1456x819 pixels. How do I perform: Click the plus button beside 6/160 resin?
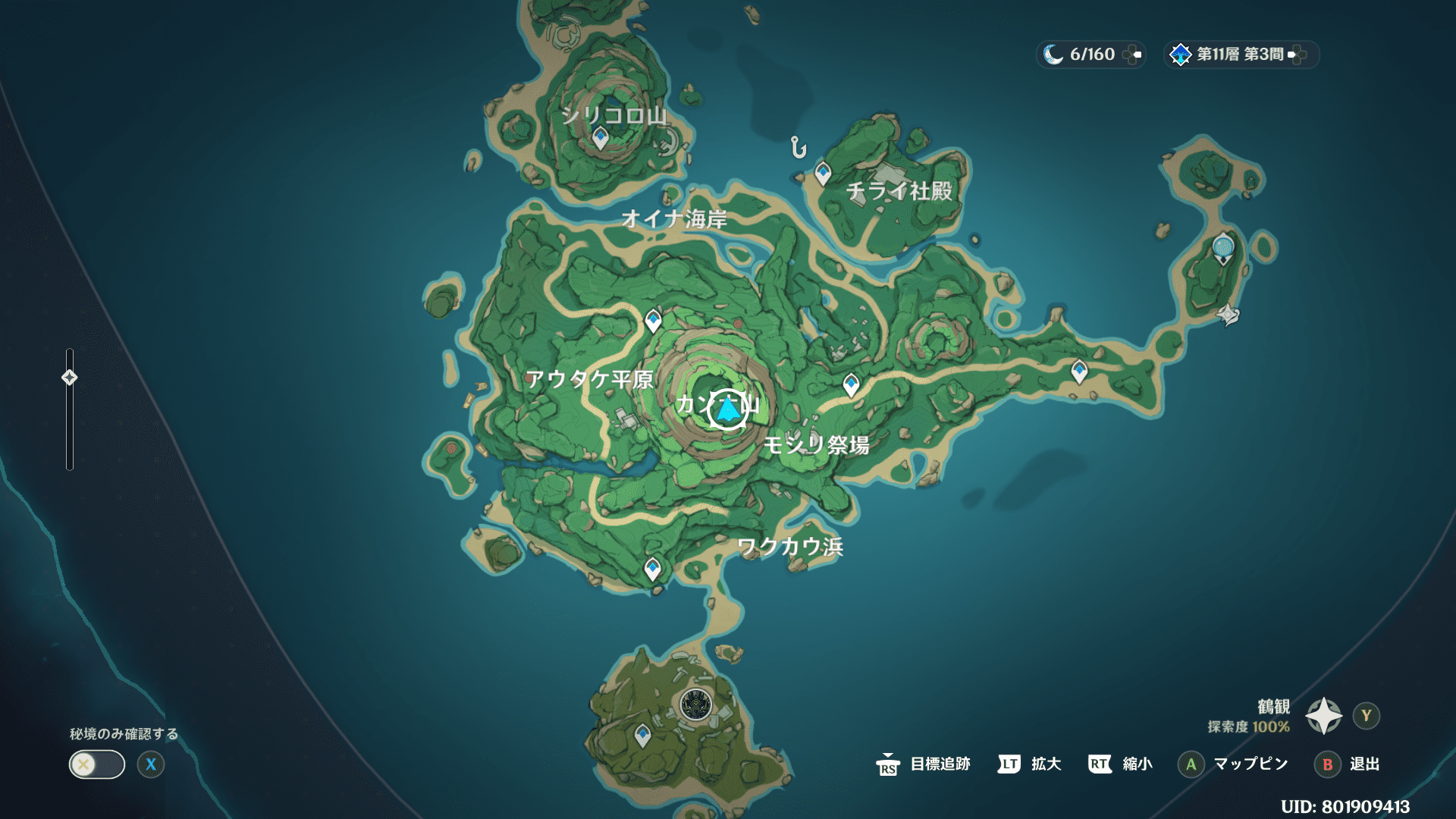[x=1132, y=55]
